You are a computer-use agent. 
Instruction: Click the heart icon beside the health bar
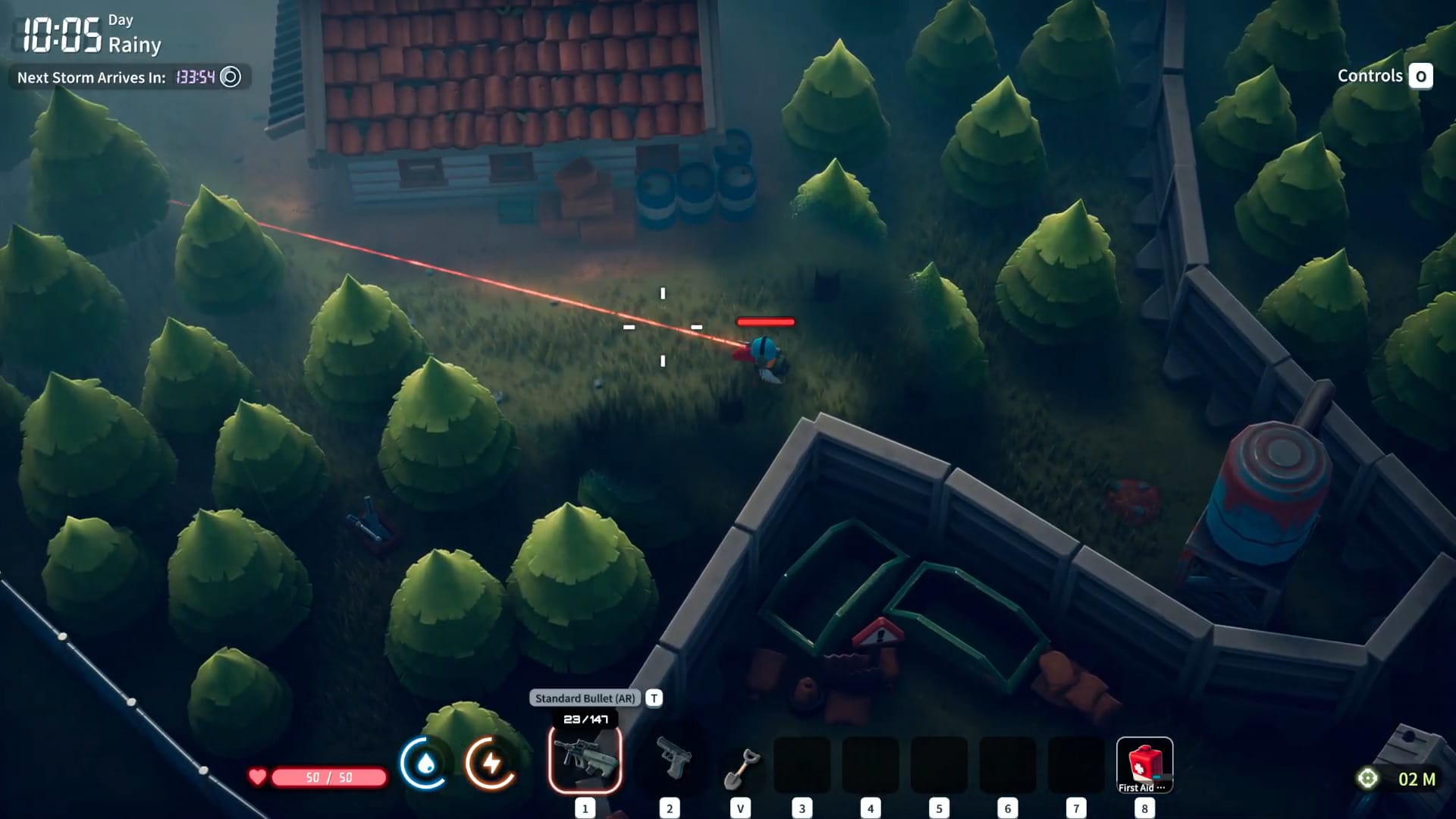click(x=258, y=775)
